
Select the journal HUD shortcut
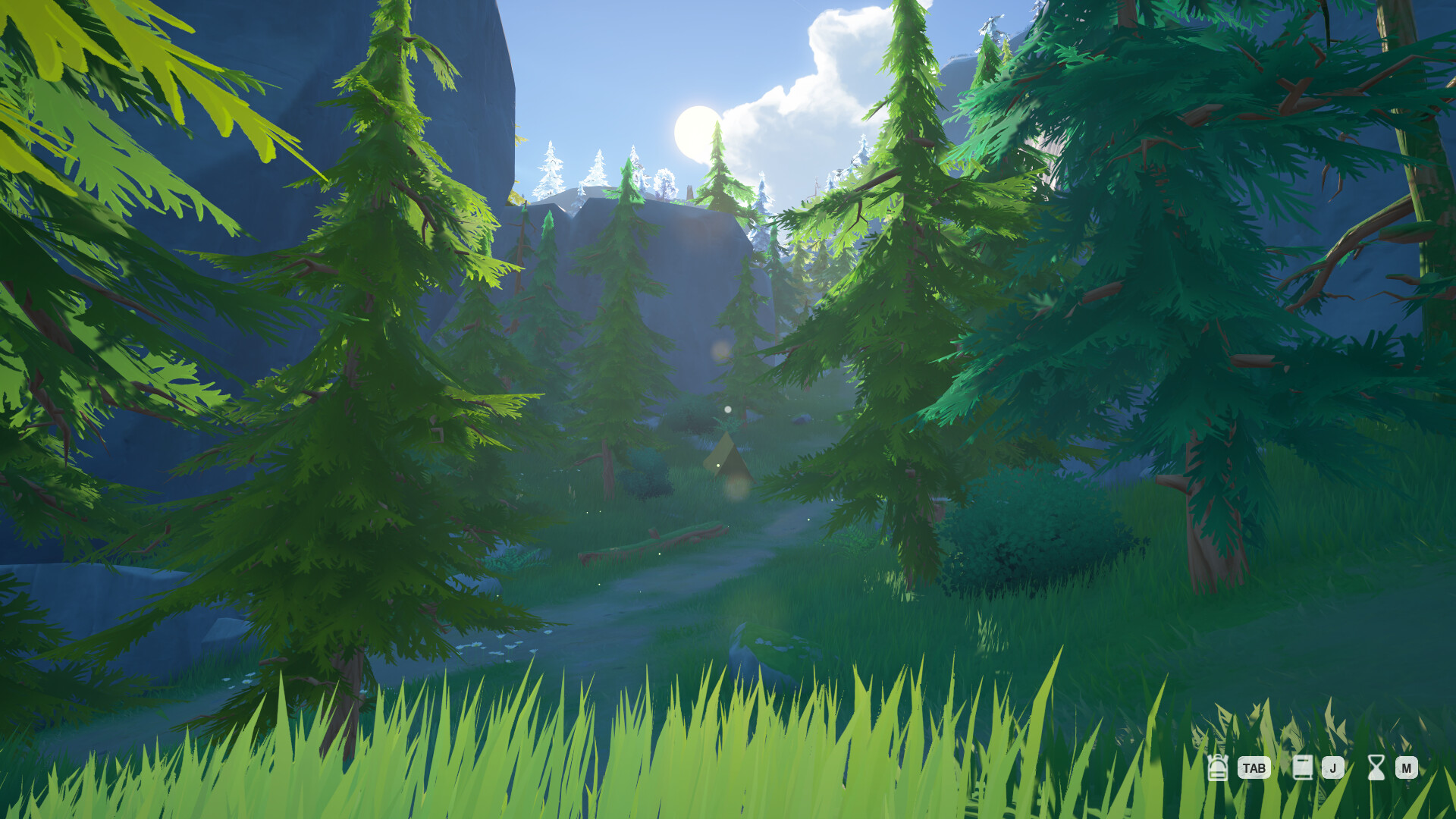1304,767
